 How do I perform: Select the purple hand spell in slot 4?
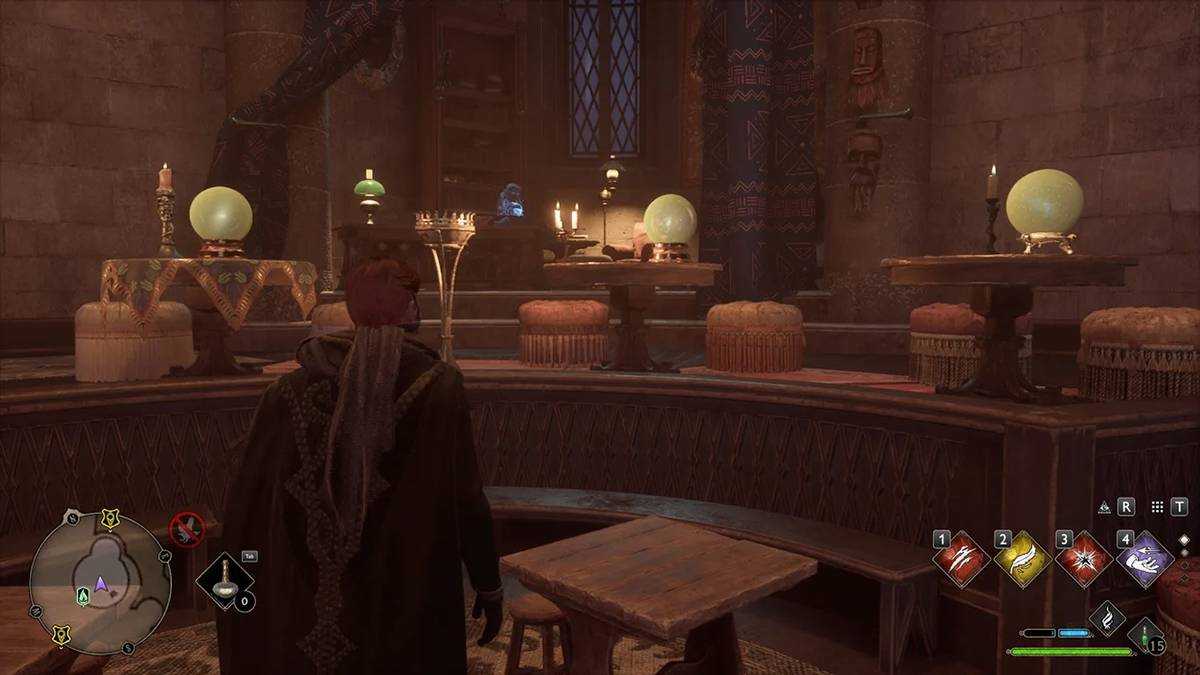click(1145, 559)
